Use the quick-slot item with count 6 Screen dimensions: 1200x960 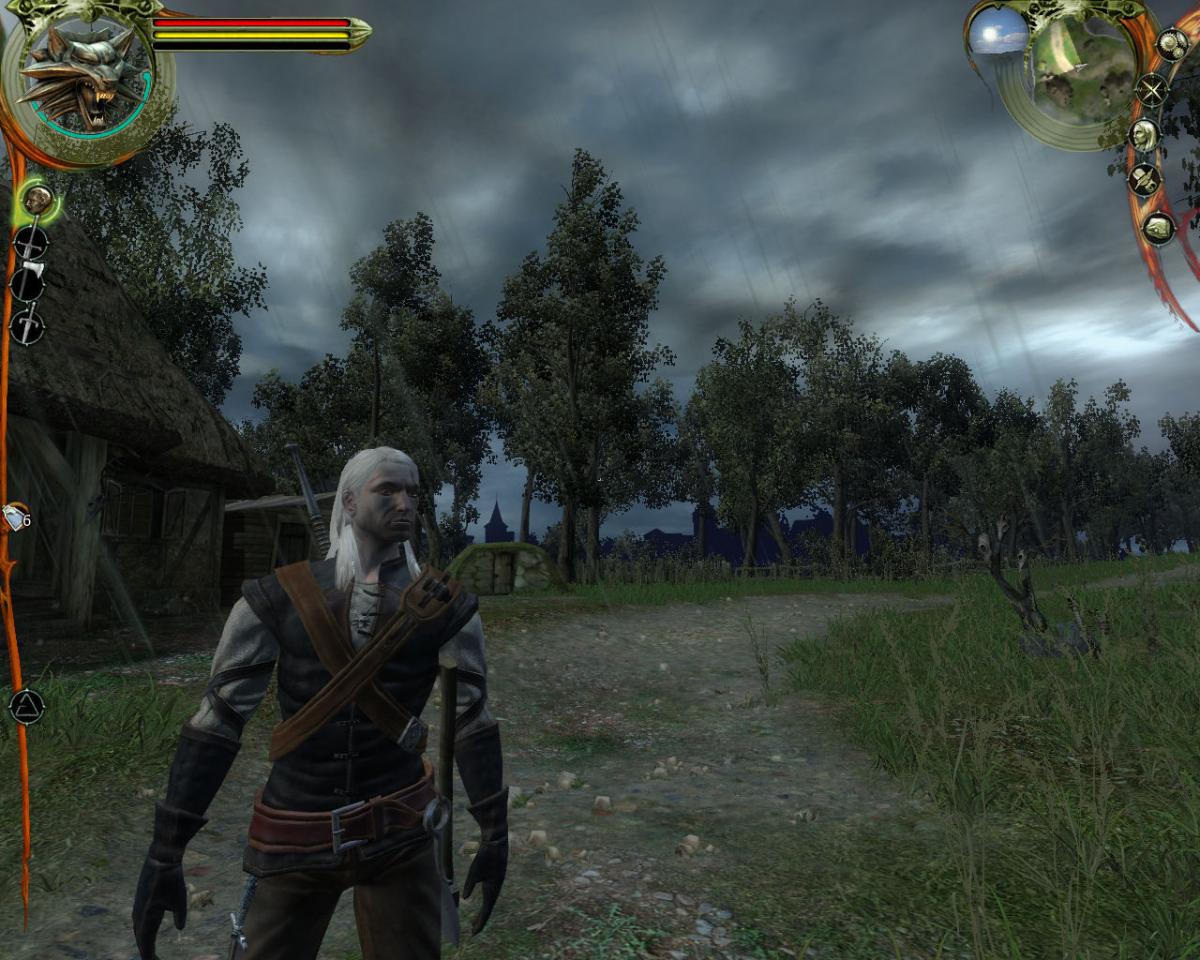[x=16, y=517]
